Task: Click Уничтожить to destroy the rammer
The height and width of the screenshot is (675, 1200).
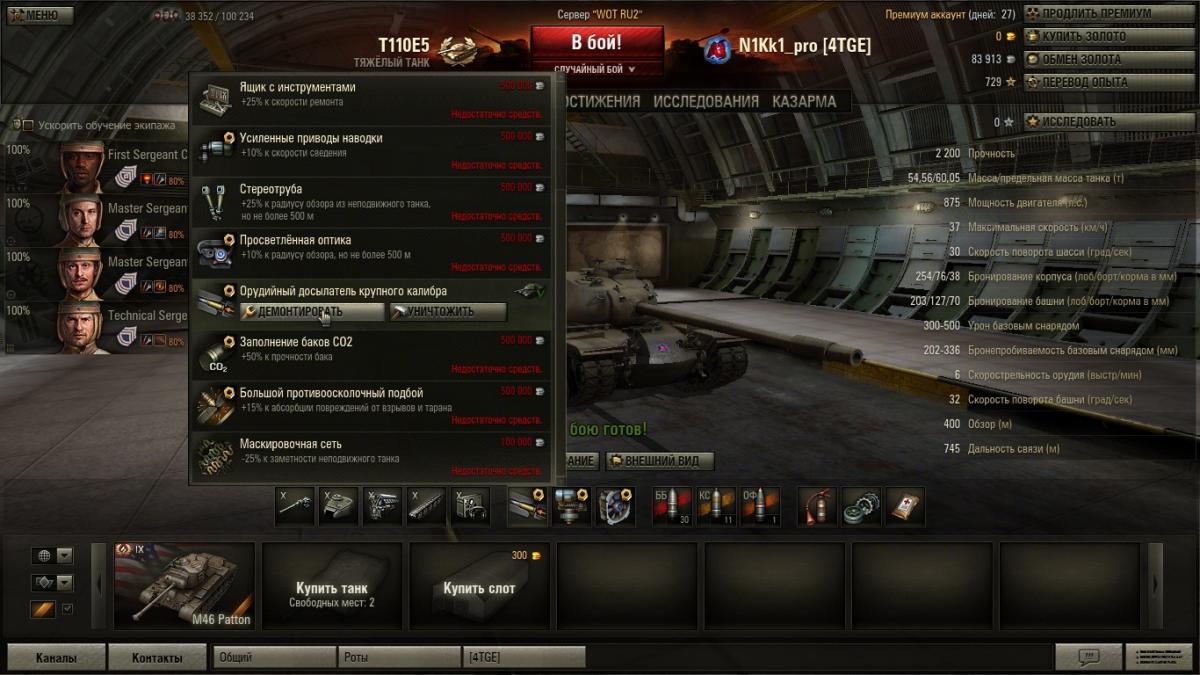Action: tap(447, 312)
